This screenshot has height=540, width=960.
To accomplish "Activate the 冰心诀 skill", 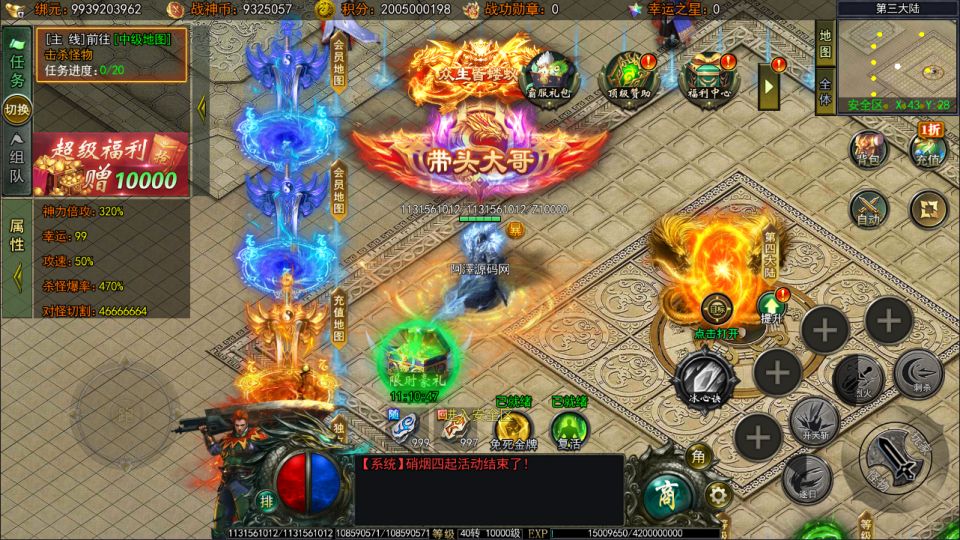I will (x=705, y=378).
